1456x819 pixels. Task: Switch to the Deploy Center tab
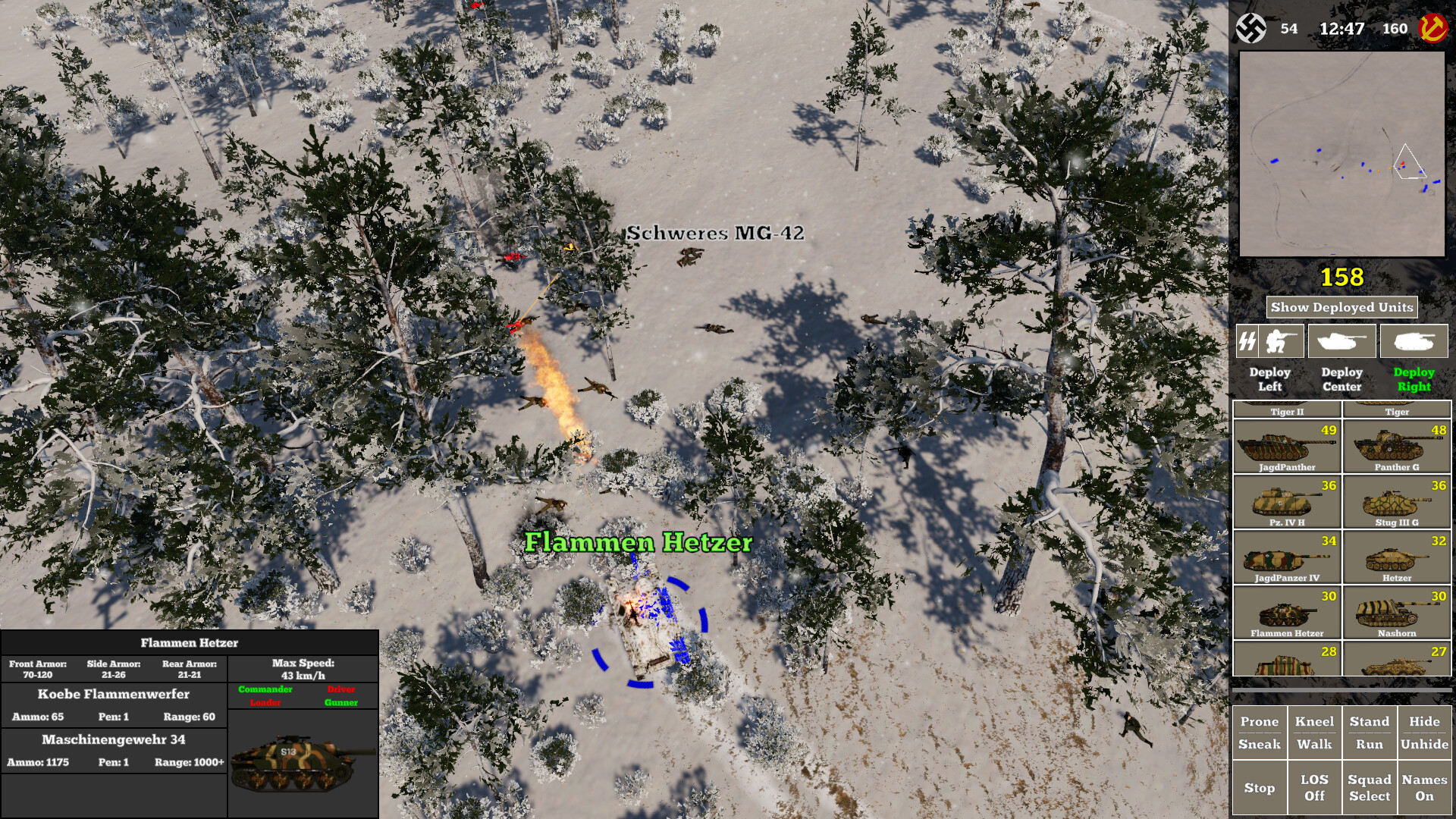click(1342, 379)
